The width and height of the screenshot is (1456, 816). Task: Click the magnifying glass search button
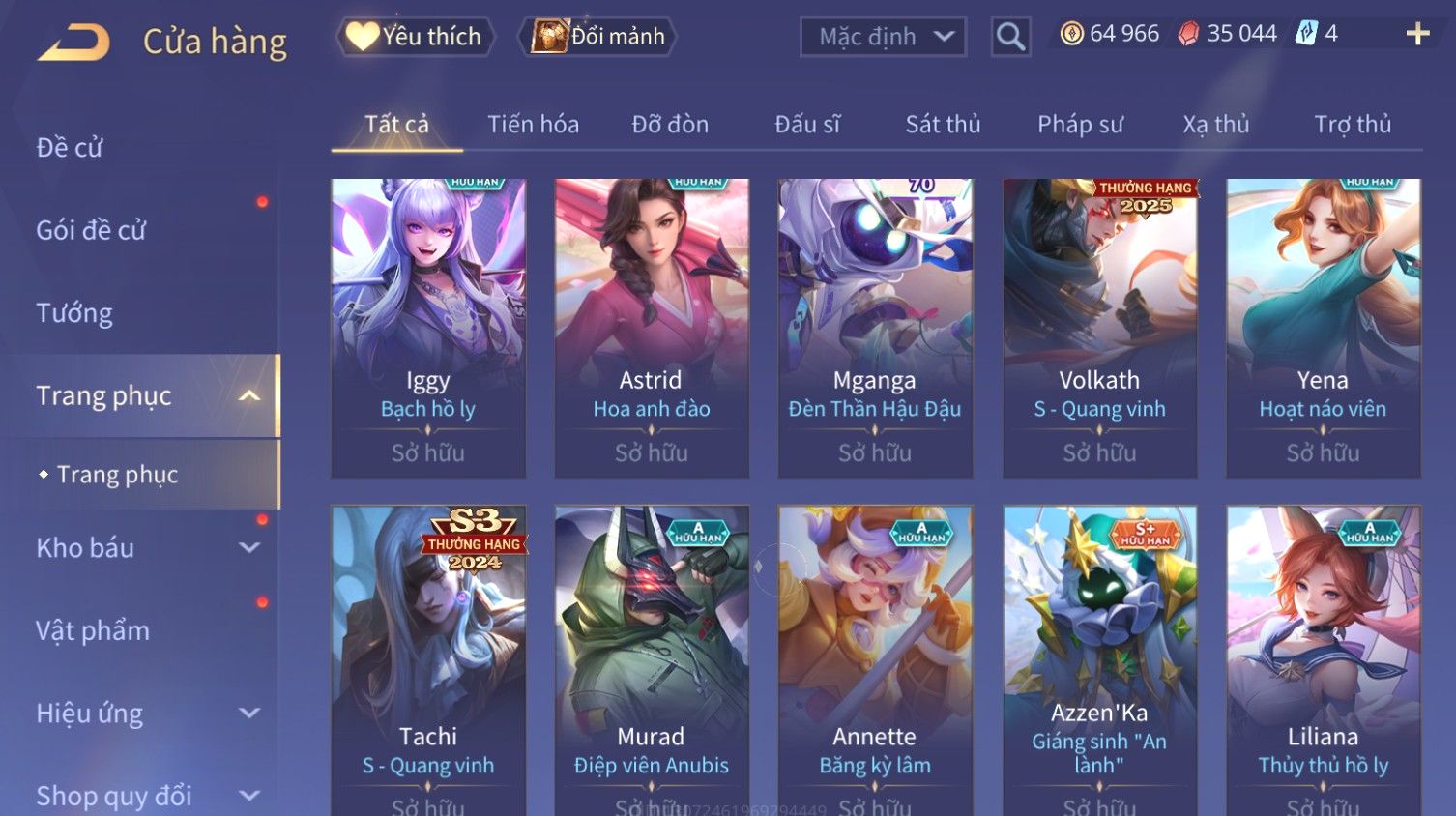1010,37
